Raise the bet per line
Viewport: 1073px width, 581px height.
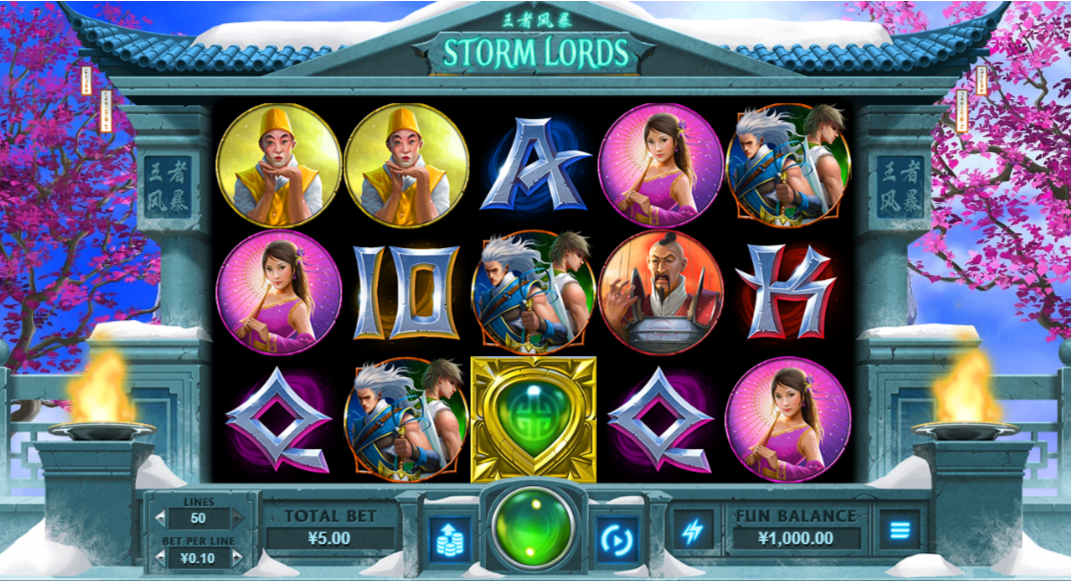[237, 559]
